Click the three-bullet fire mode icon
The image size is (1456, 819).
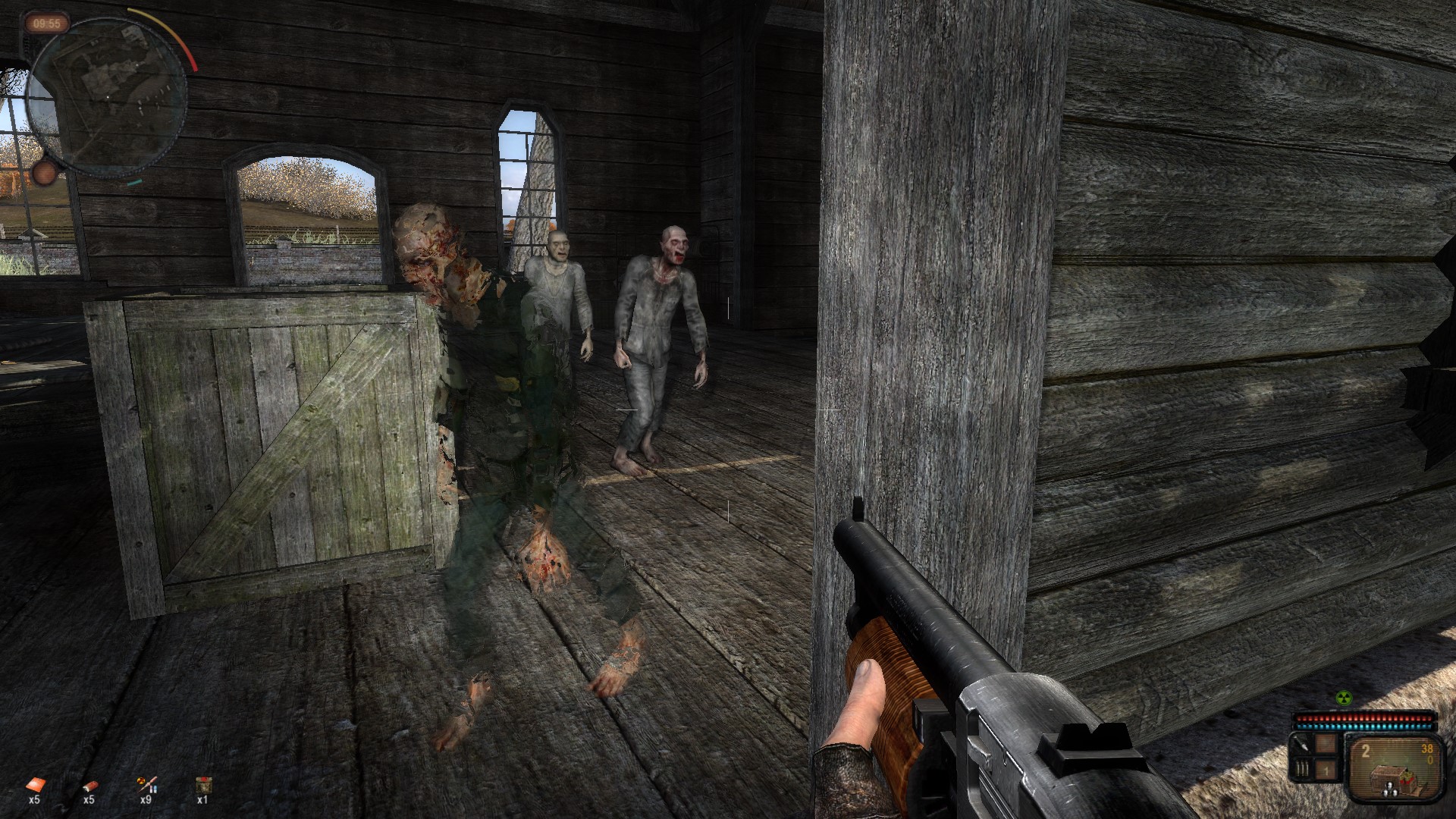[x=1301, y=770]
